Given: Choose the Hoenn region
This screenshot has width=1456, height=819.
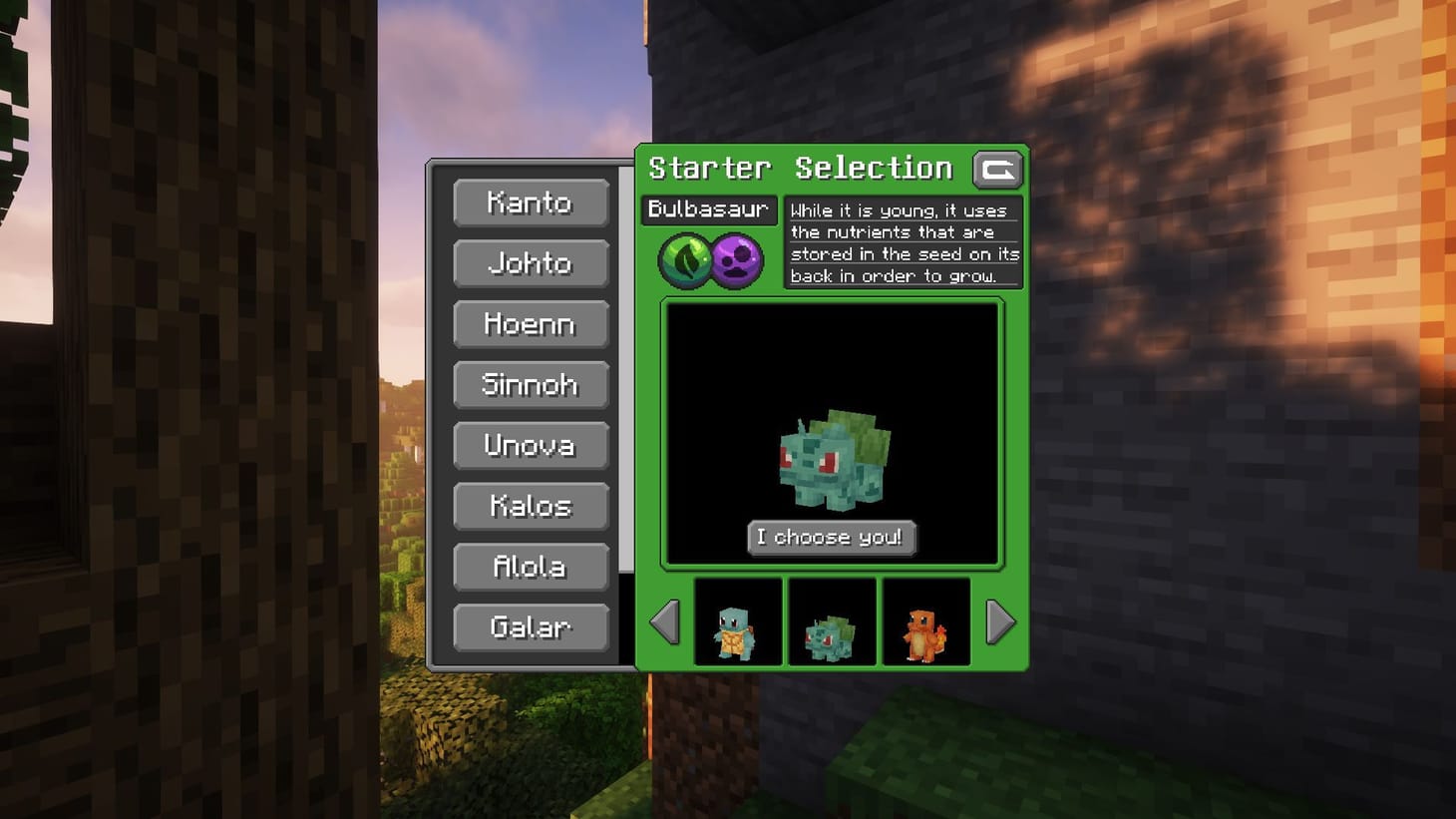Looking at the screenshot, I should click(531, 325).
